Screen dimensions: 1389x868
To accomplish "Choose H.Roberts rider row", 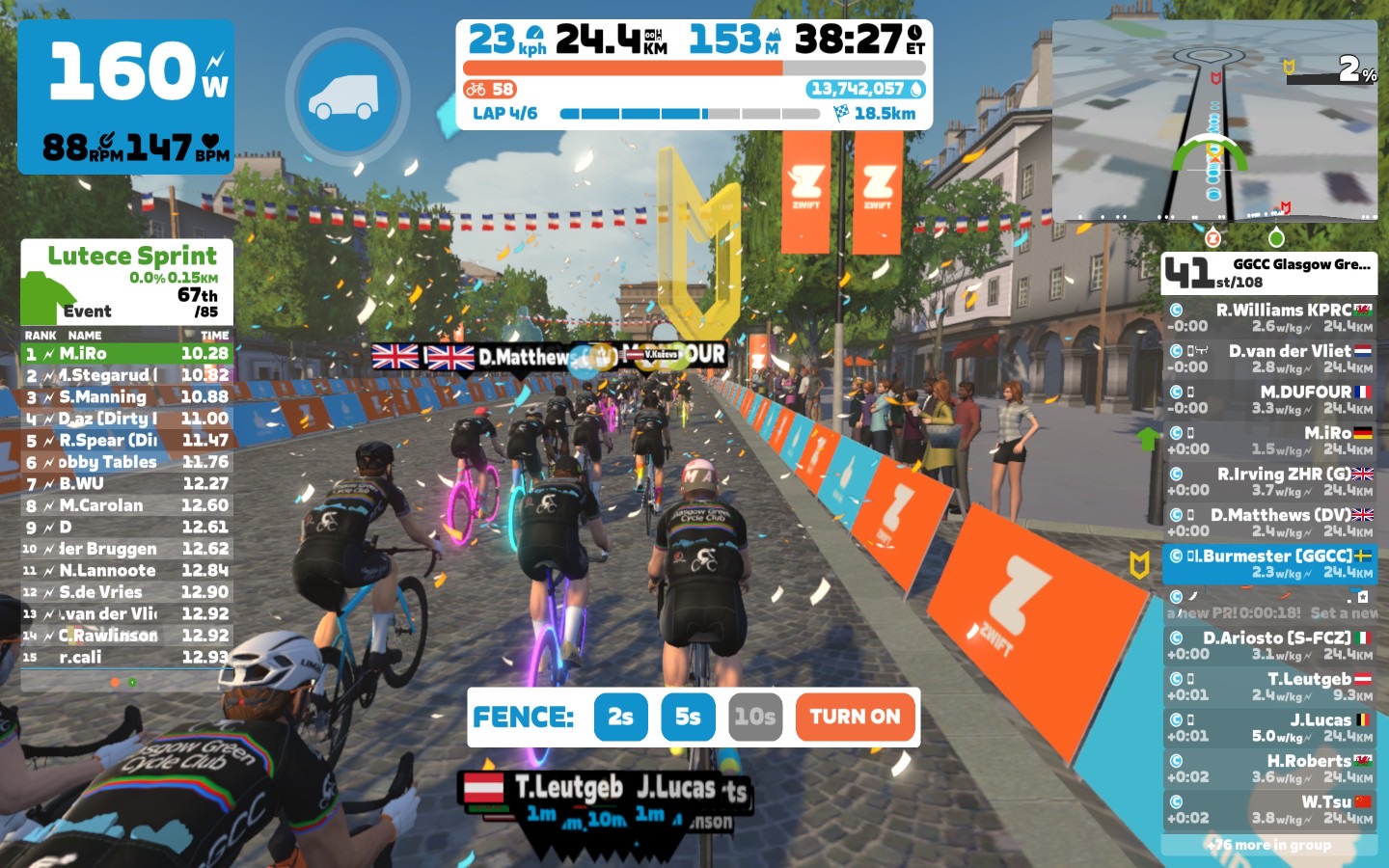I will [1269, 769].
